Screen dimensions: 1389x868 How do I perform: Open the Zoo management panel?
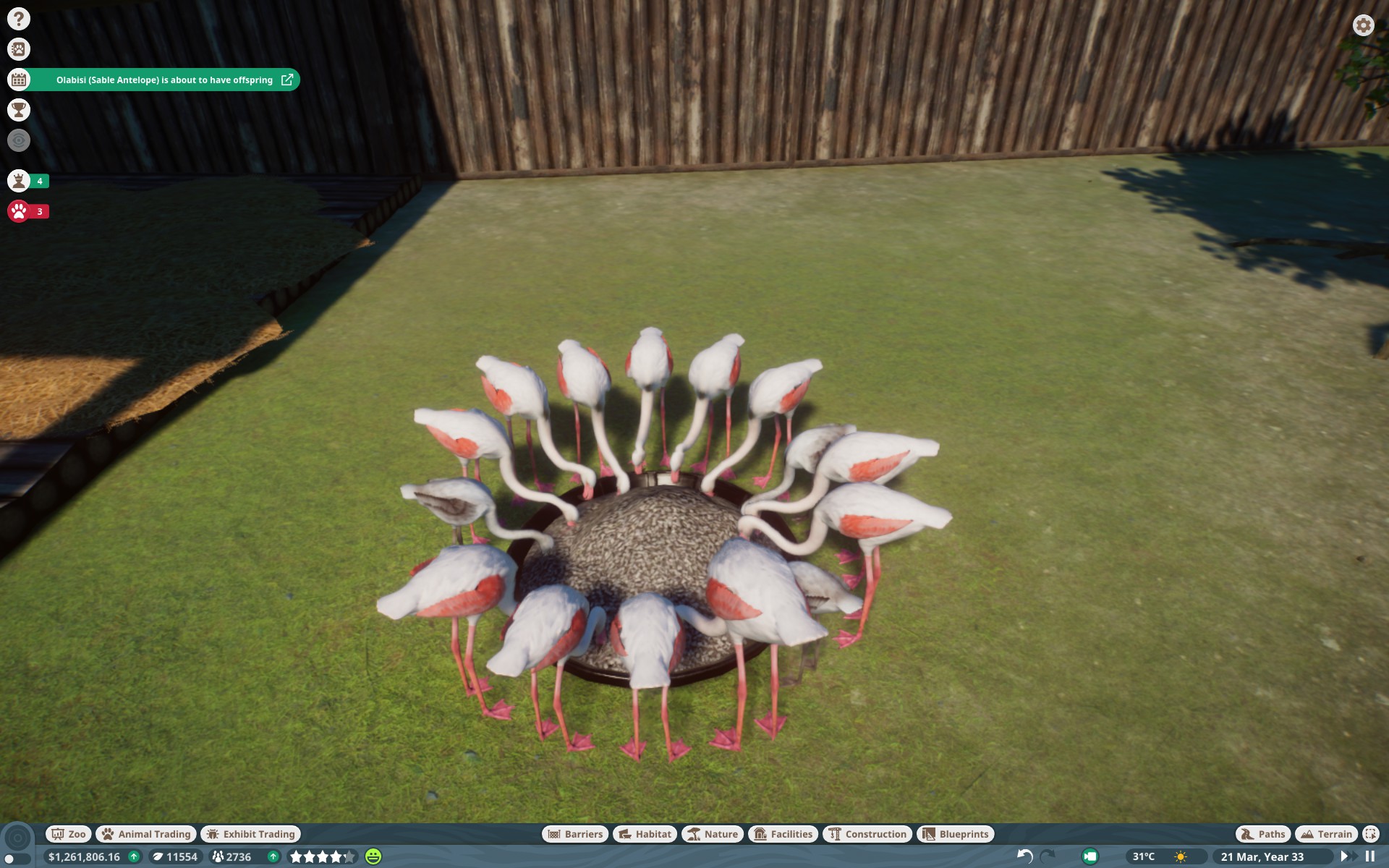pos(67,834)
